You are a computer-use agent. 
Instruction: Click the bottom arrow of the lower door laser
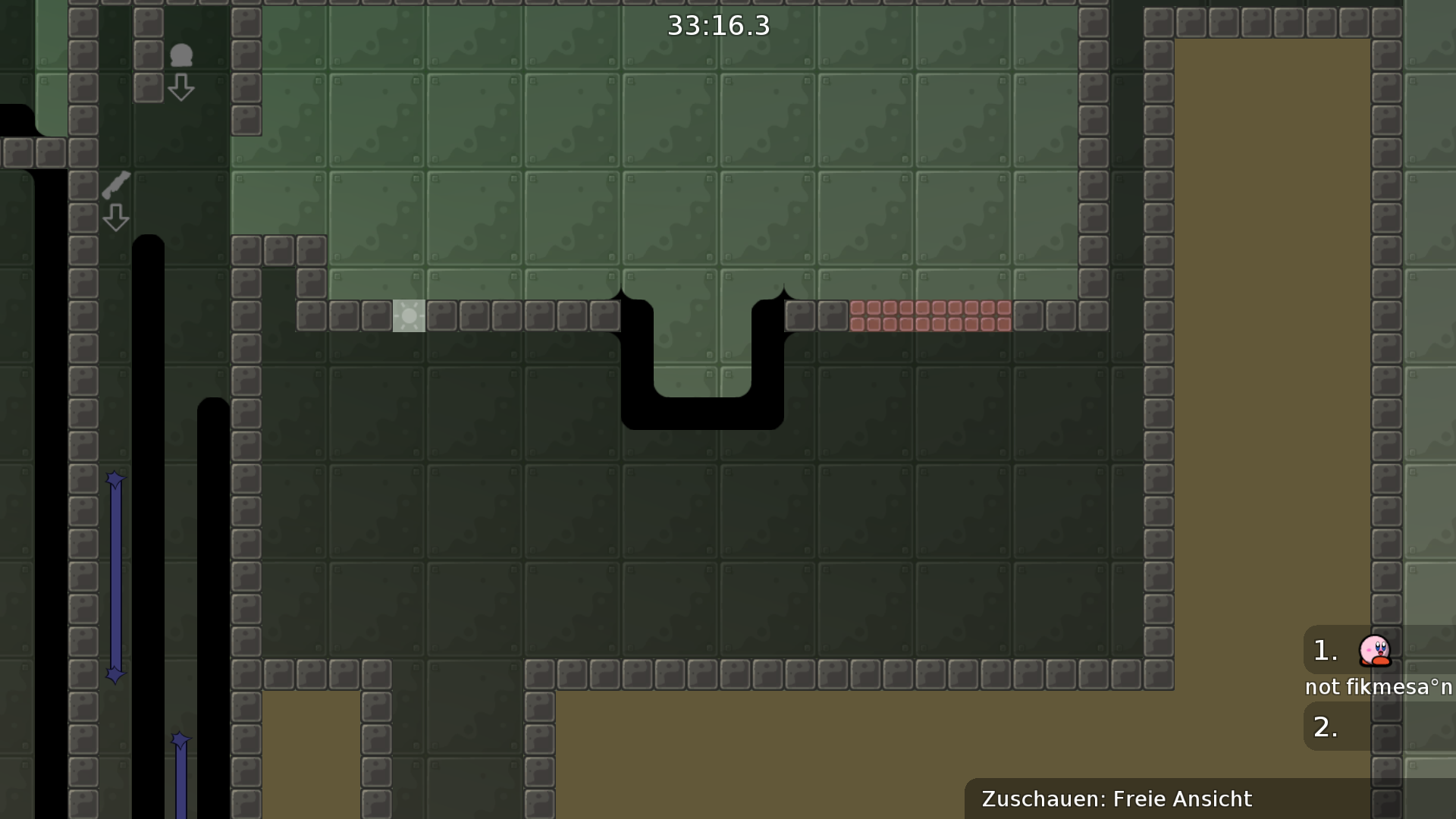click(x=180, y=813)
